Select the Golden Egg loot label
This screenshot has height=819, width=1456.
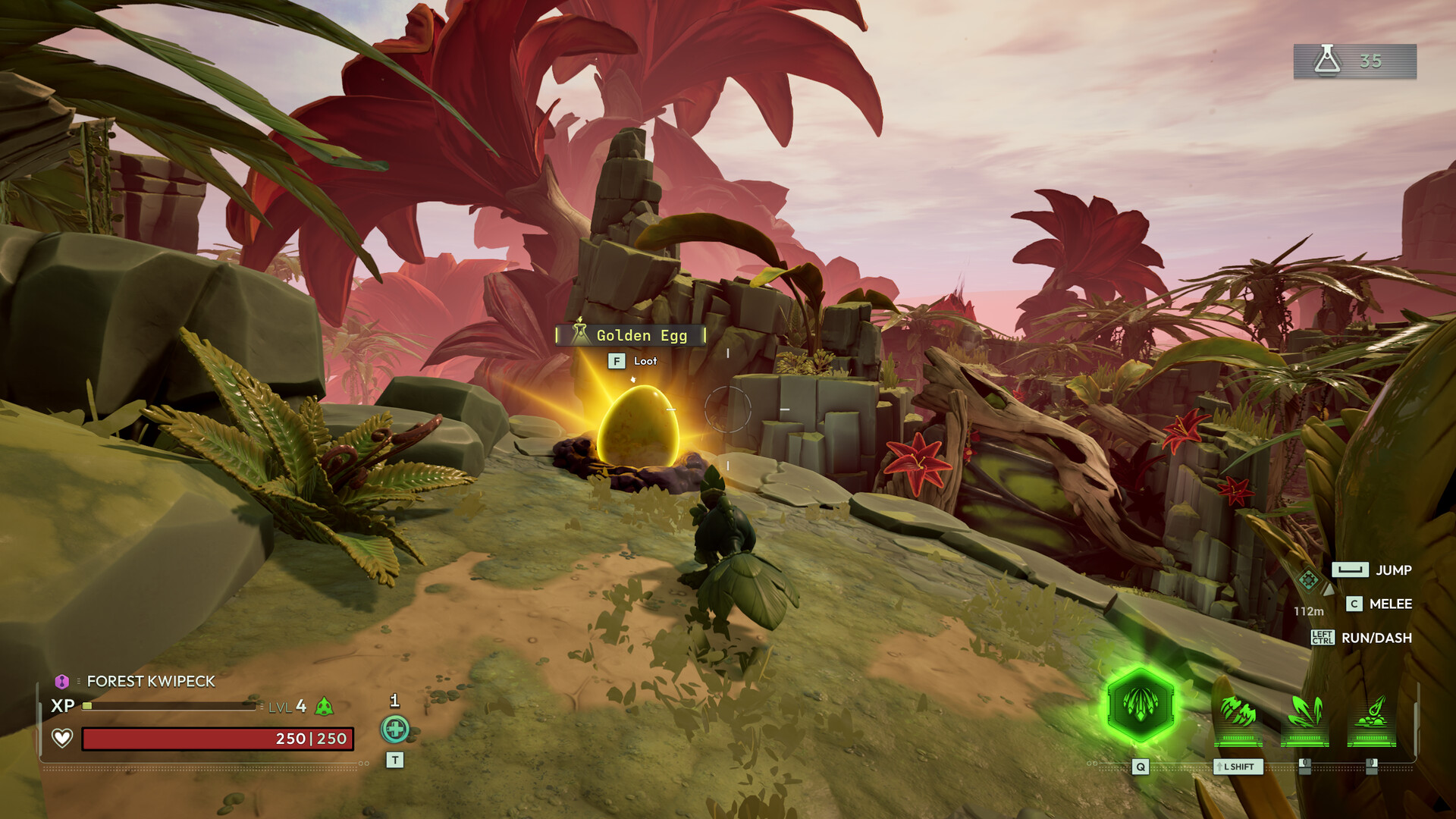point(631,335)
